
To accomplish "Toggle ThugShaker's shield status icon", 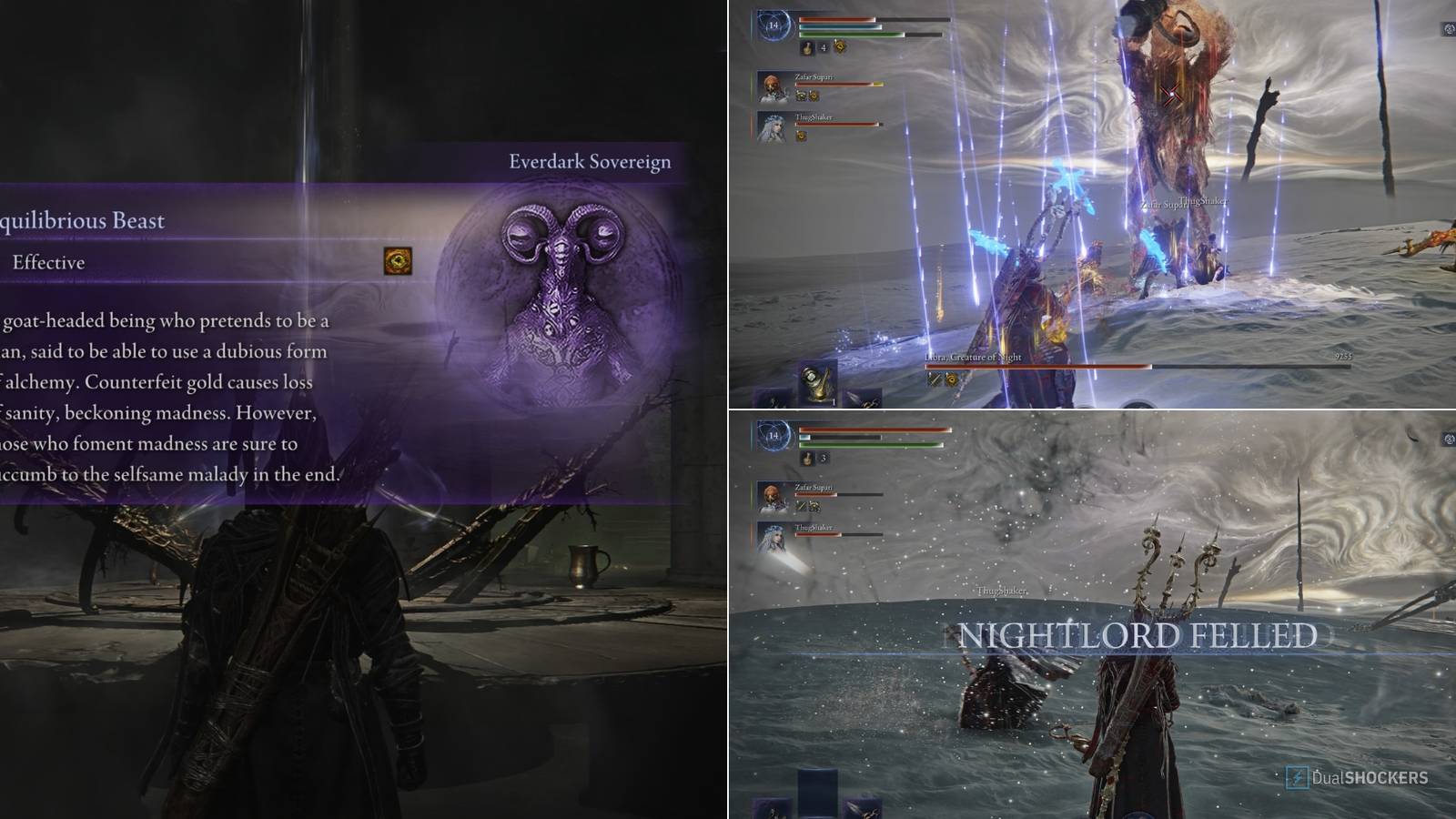I will click(x=802, y=136).
